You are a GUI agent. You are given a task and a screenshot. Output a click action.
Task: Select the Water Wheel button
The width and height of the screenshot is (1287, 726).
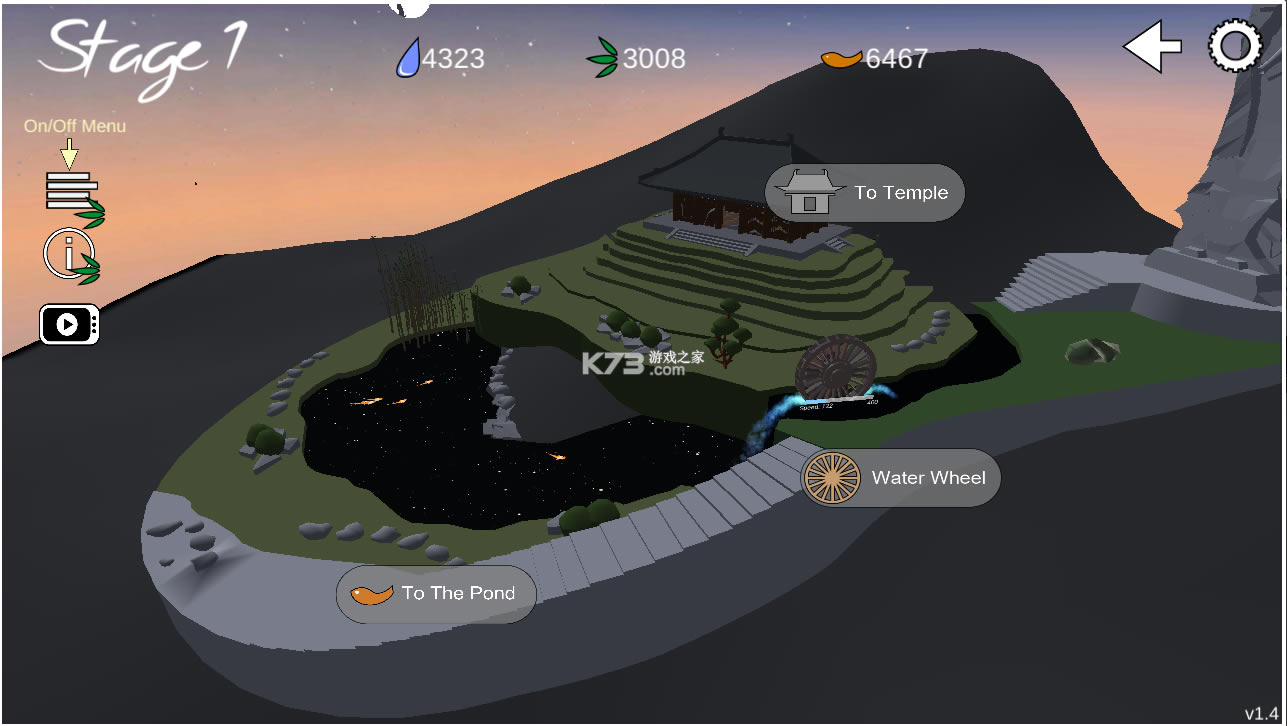(x=900, y=478)
